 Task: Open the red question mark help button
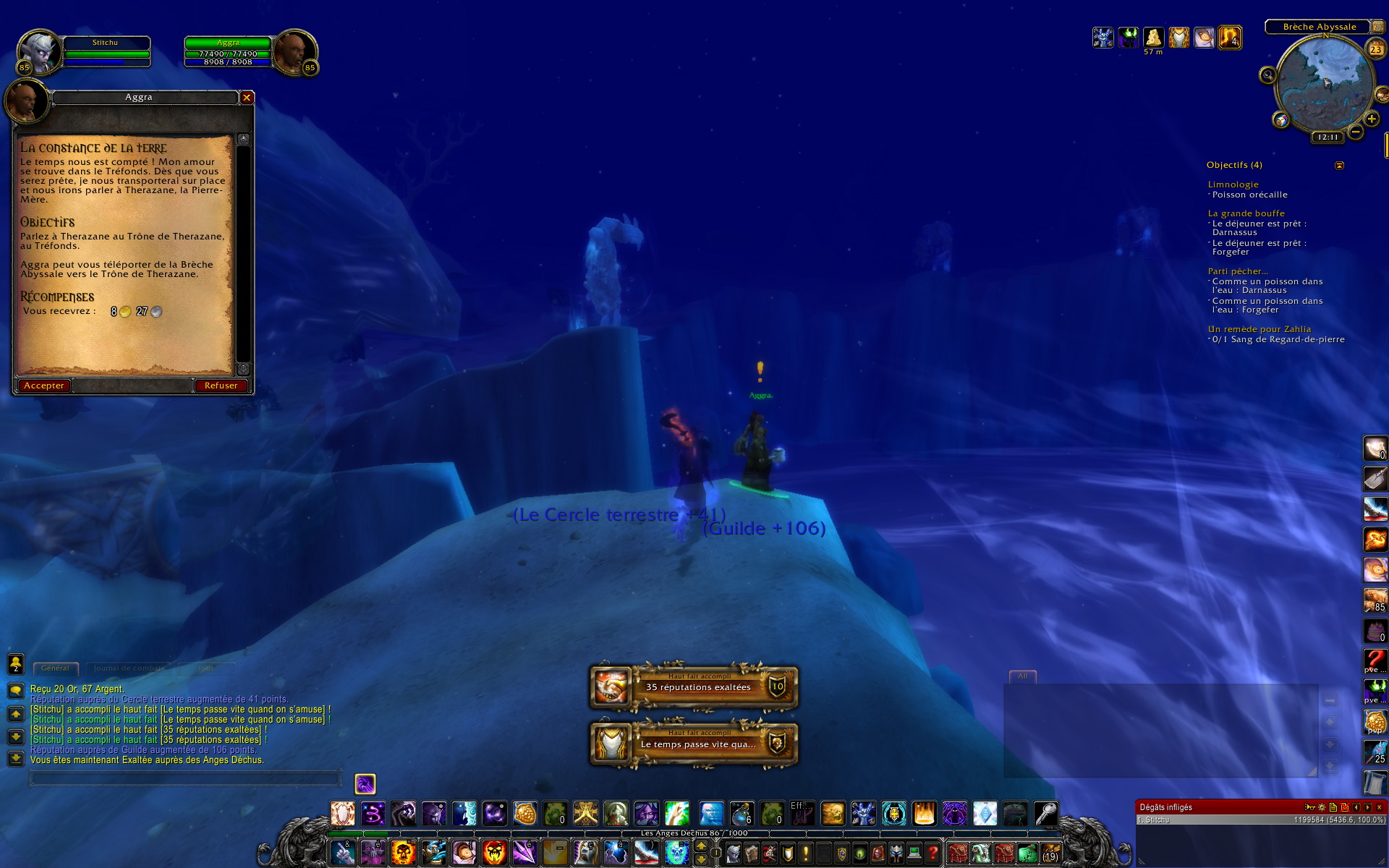pyautogui.click(x=933, y=853)
